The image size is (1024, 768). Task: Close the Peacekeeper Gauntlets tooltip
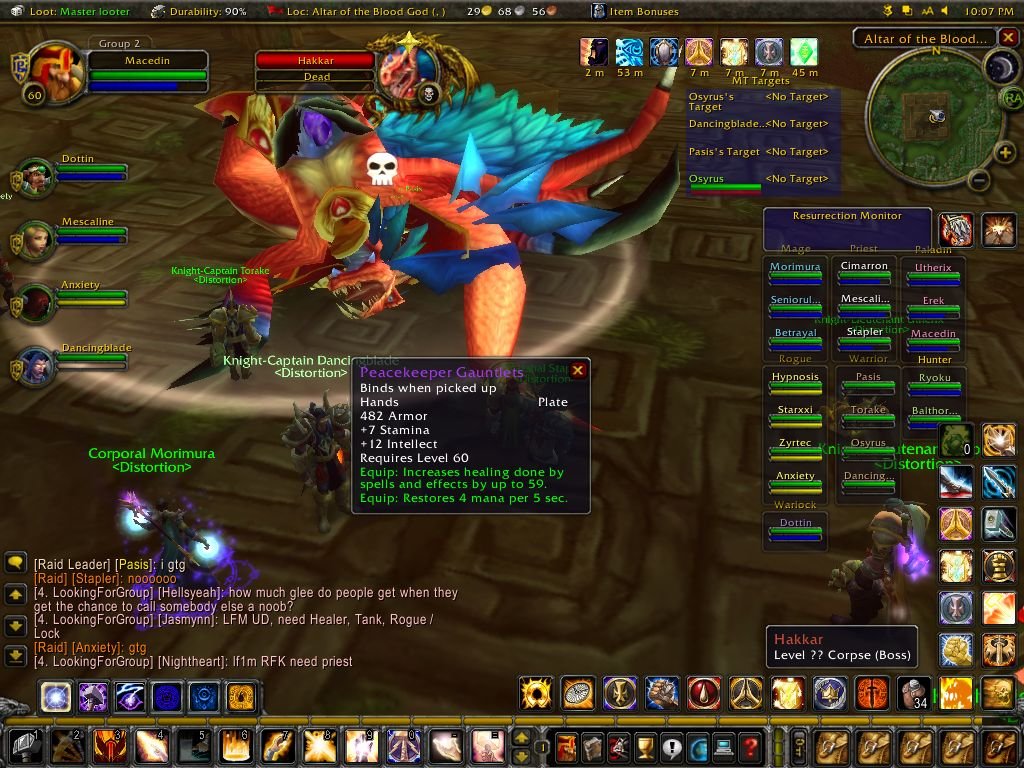577,371
